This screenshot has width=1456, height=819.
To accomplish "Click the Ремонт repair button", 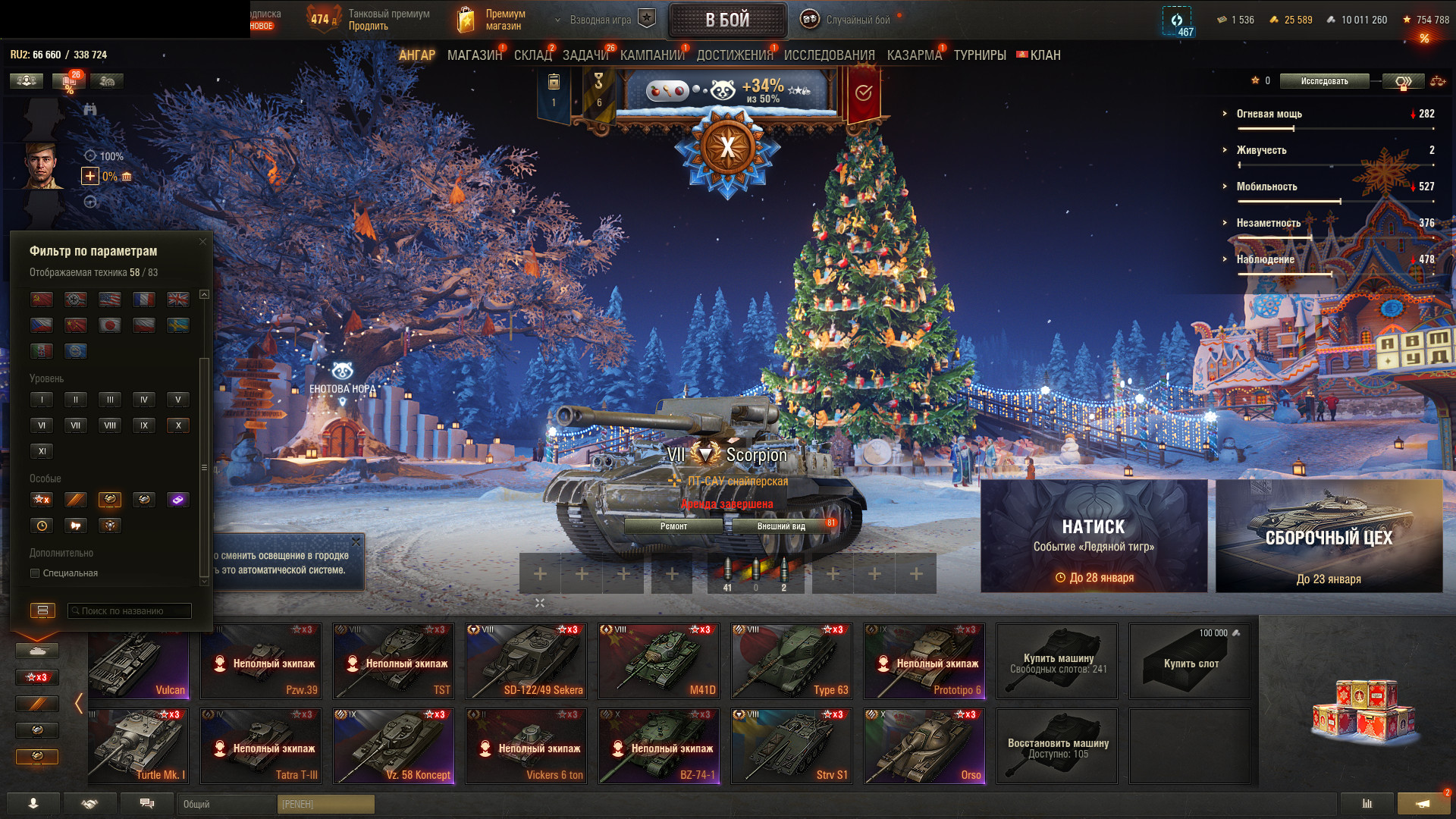I will tap(673, 526).
